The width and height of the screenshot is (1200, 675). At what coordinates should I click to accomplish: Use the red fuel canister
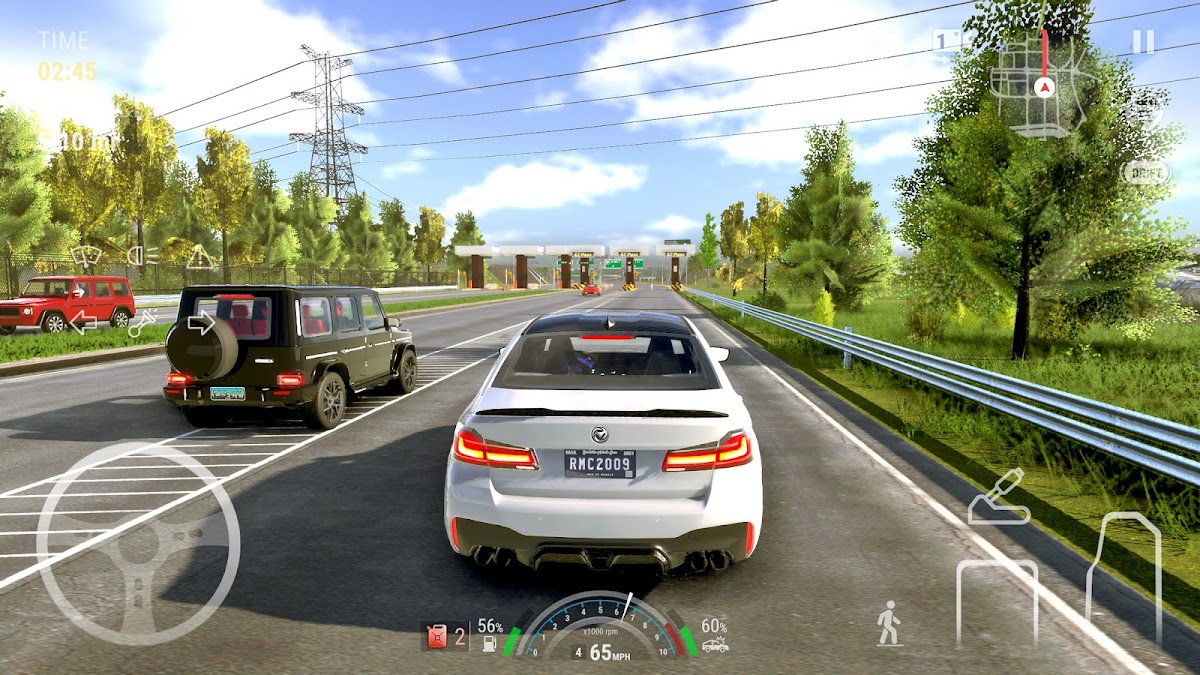(437, 636)
